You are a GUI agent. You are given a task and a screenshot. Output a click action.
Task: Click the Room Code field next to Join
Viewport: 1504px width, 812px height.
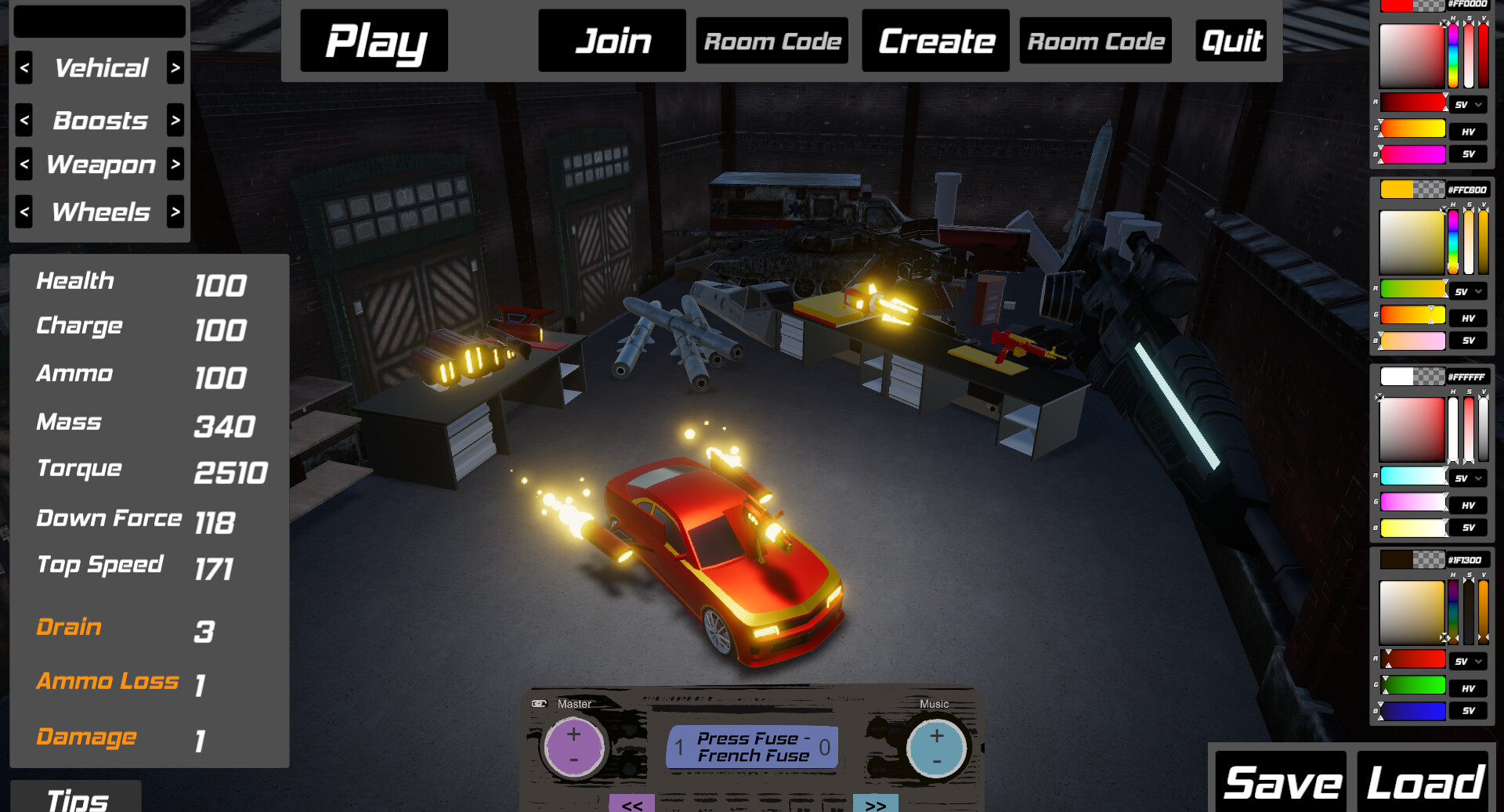772,41
